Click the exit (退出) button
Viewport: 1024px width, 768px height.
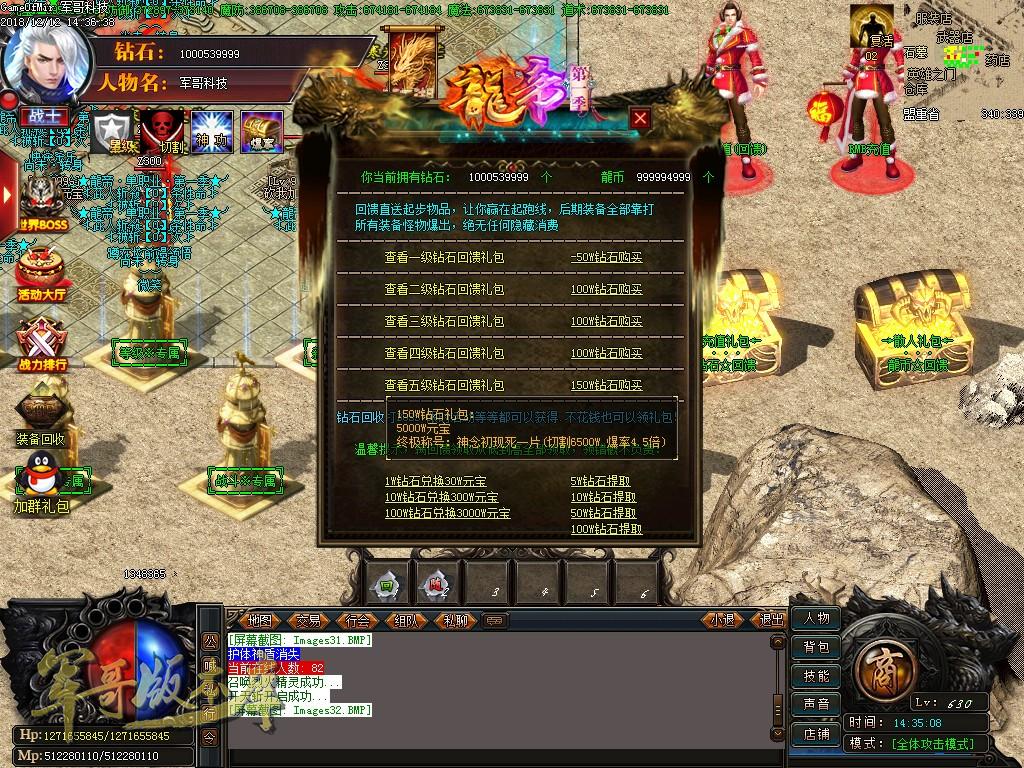tap(772, 620)
